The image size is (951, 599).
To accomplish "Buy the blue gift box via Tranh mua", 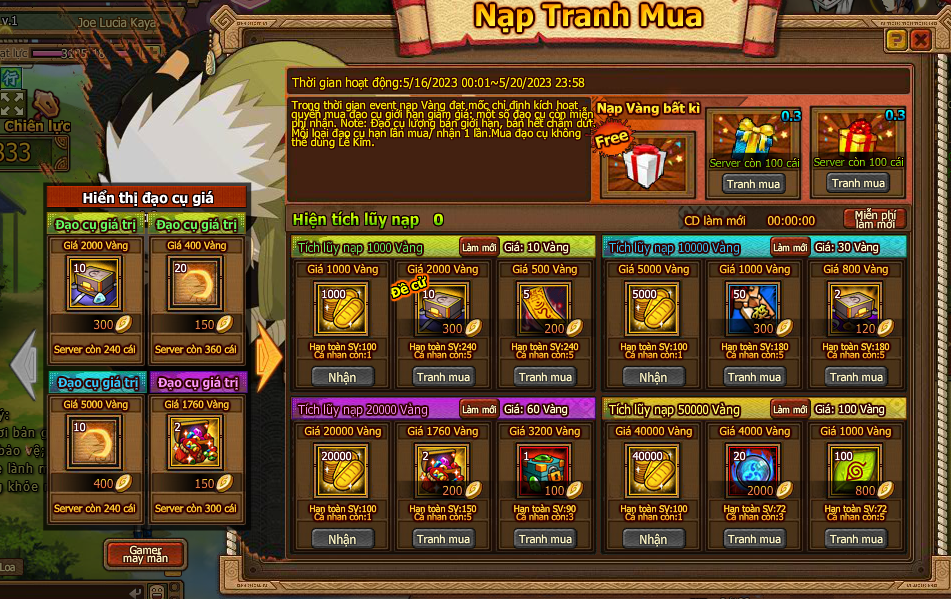I will coord(754,184).
